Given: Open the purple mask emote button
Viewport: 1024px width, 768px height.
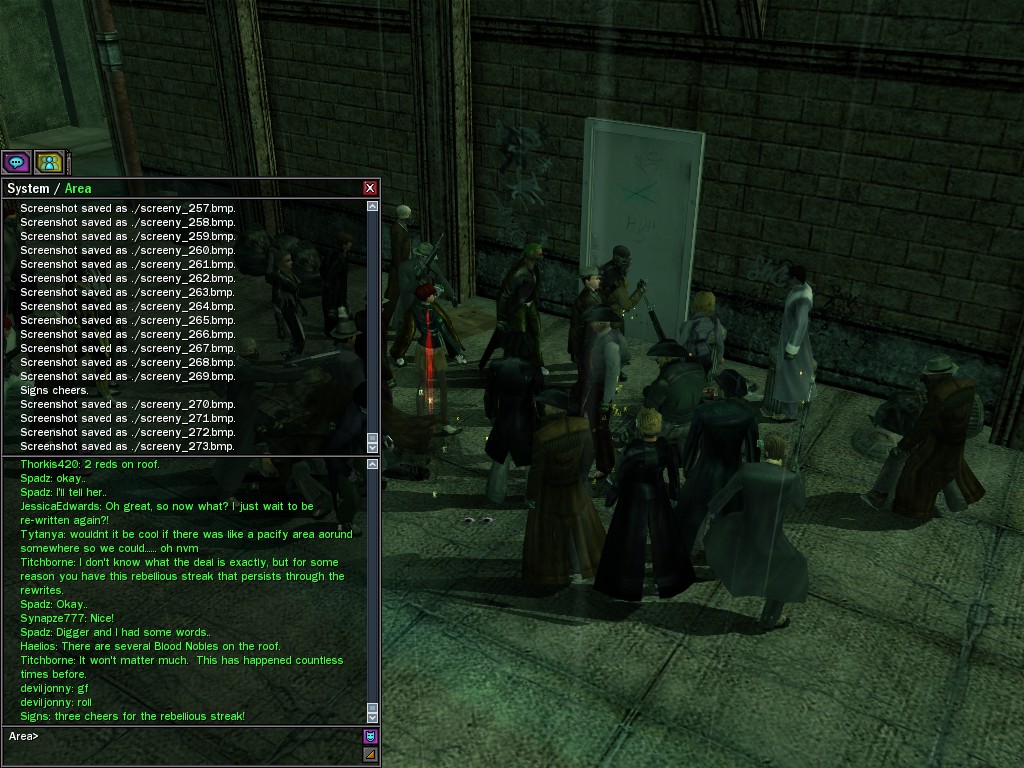Looking at the screenshot, I should coord(370,737).
